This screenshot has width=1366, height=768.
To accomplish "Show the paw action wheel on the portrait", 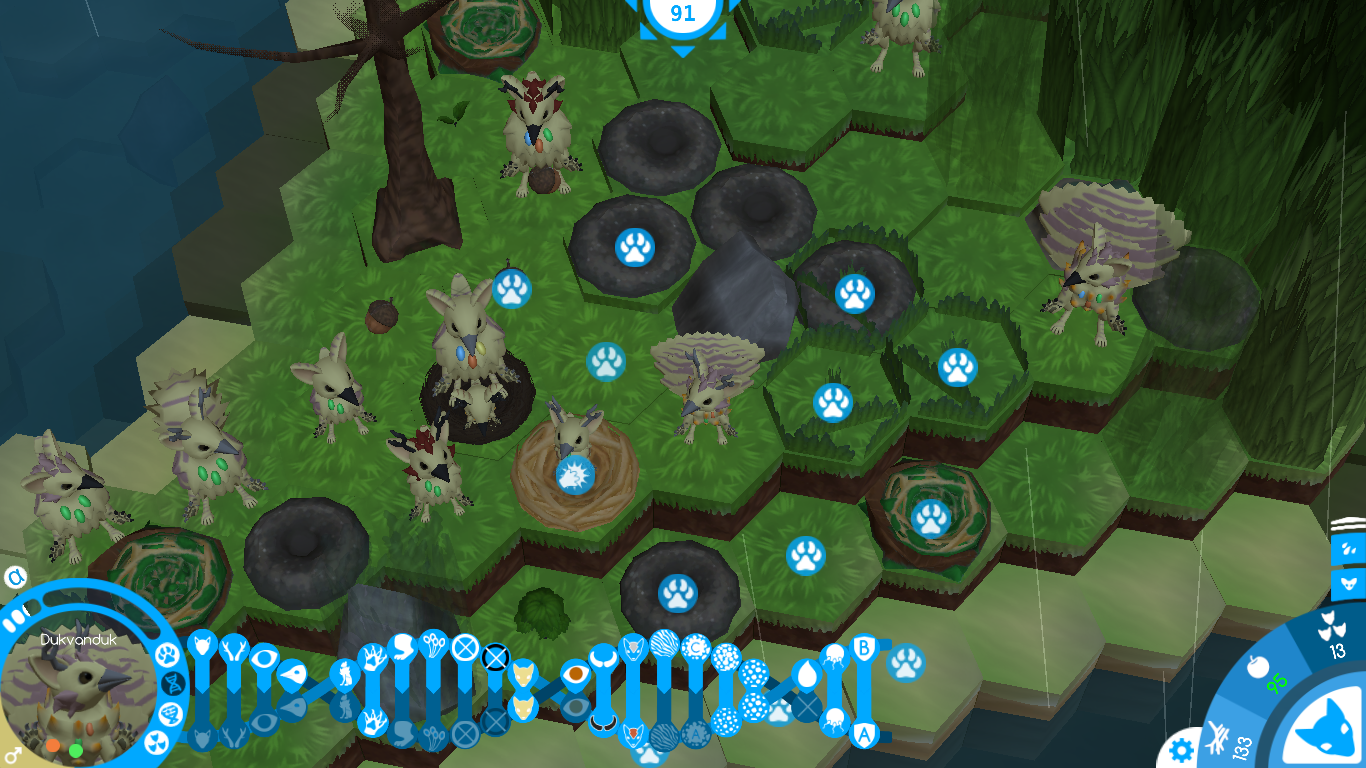I will [168, 655].
